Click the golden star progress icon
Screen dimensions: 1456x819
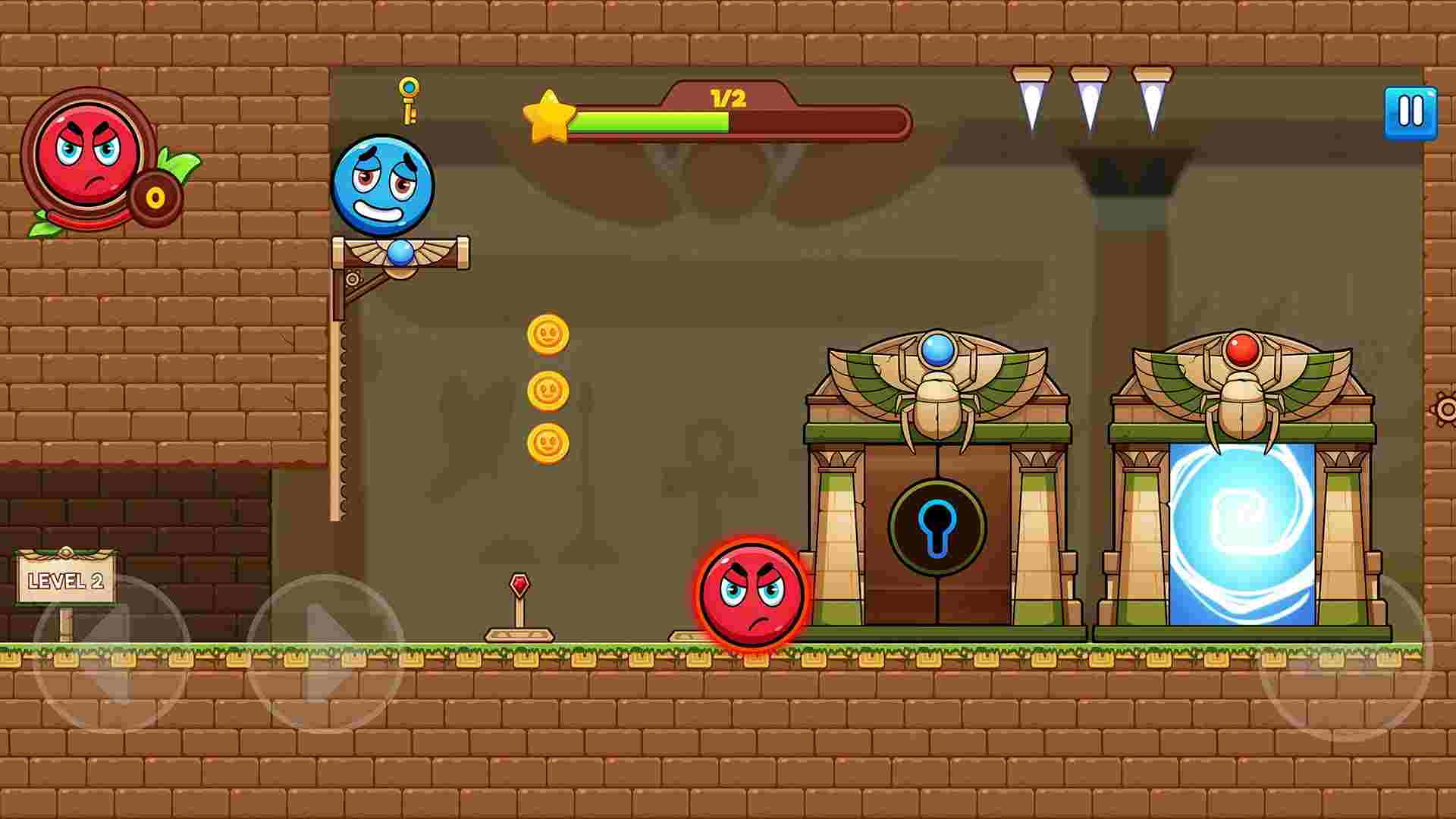point(549,118)
